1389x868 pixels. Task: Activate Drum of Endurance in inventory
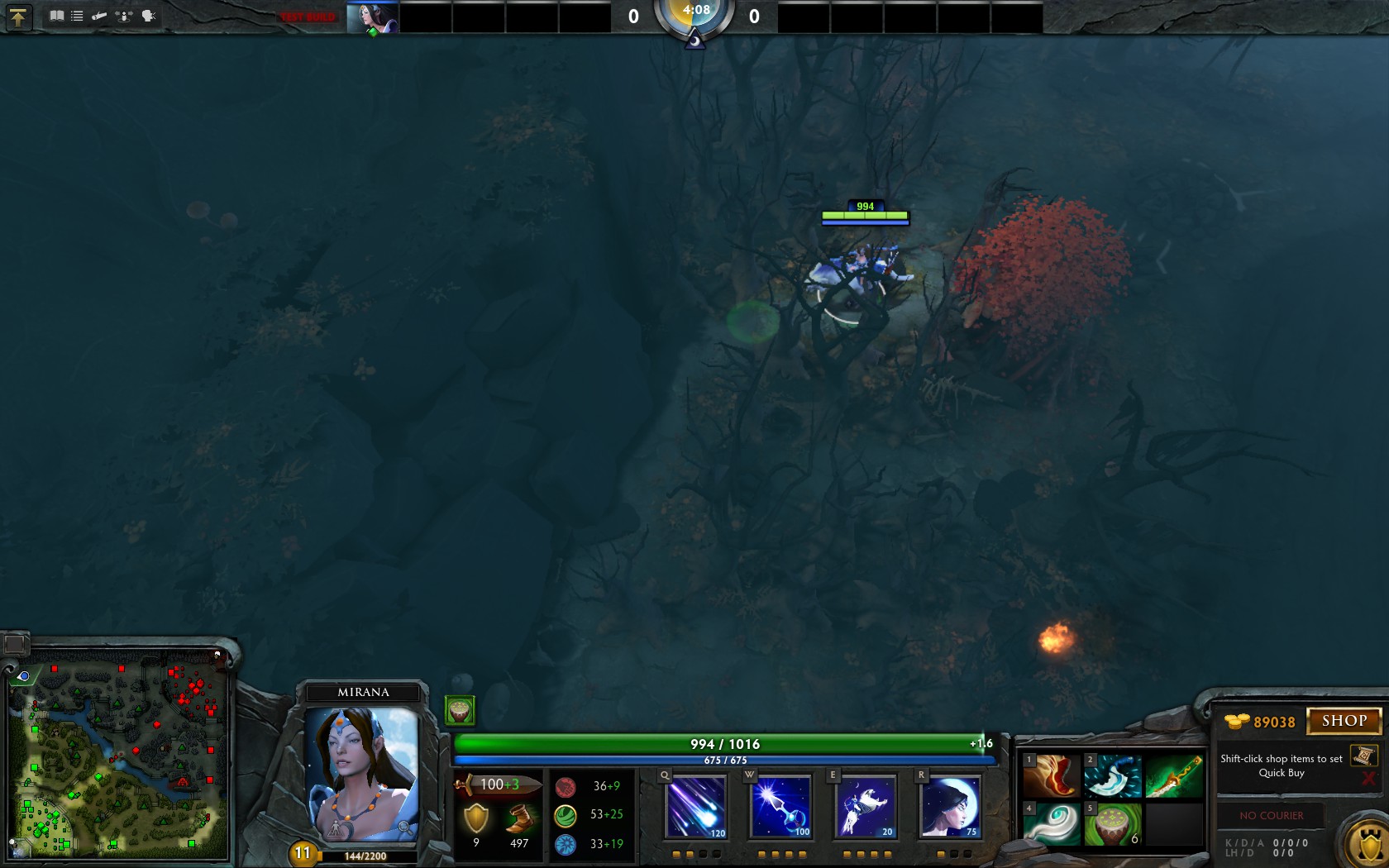click(1112, 824)
